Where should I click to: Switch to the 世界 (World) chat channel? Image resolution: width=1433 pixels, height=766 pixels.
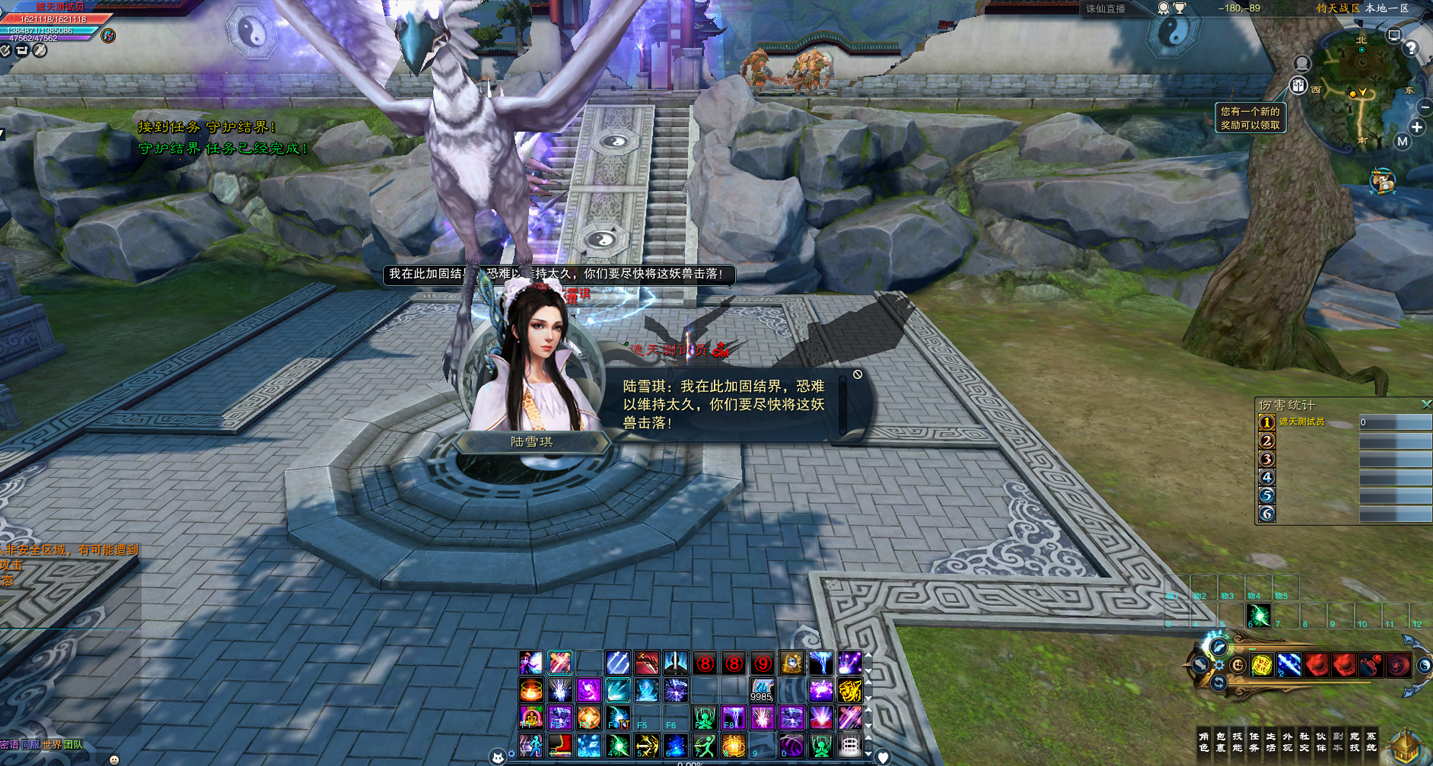click(x=52, y=745)
